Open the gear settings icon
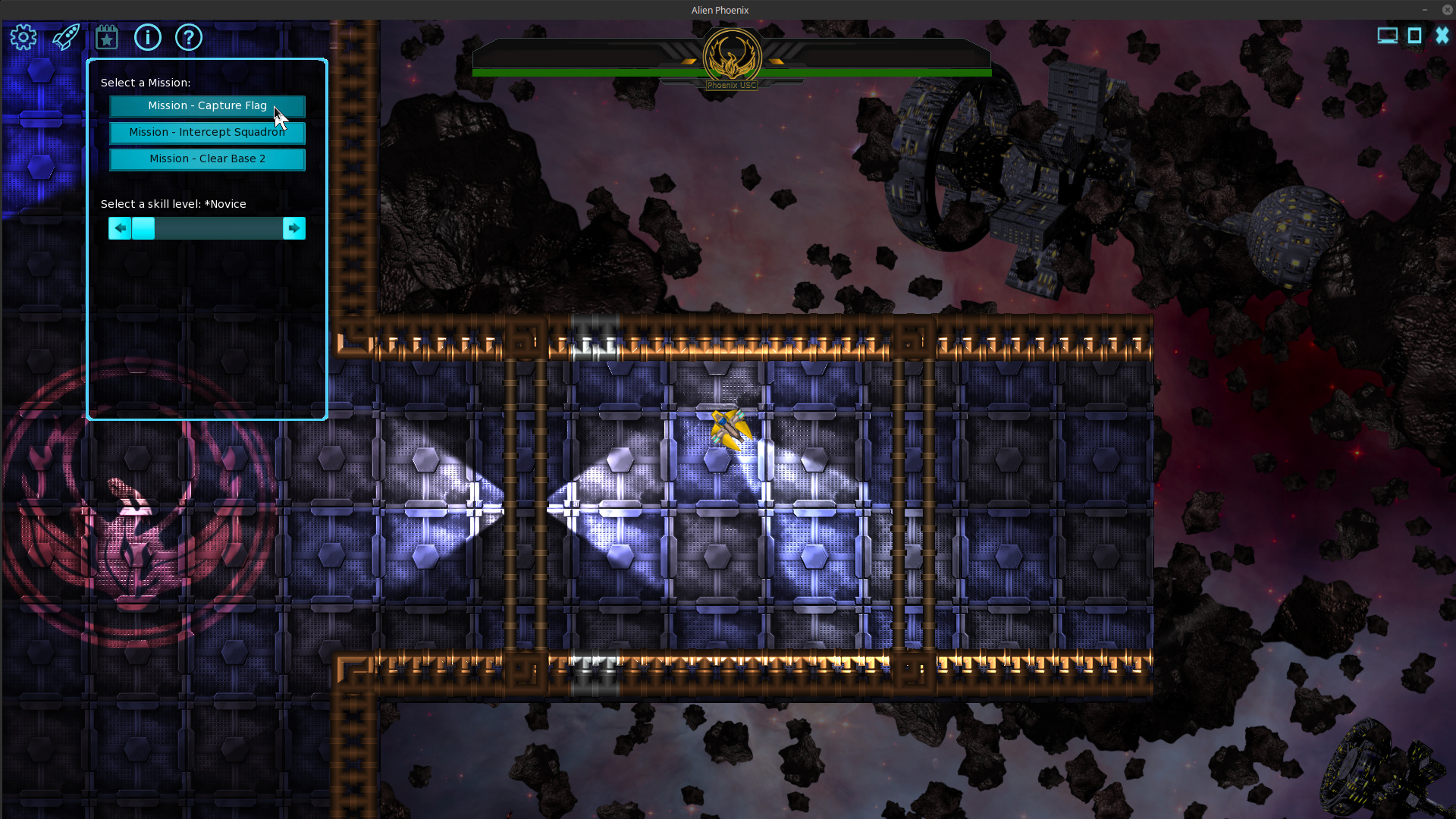 24,37
